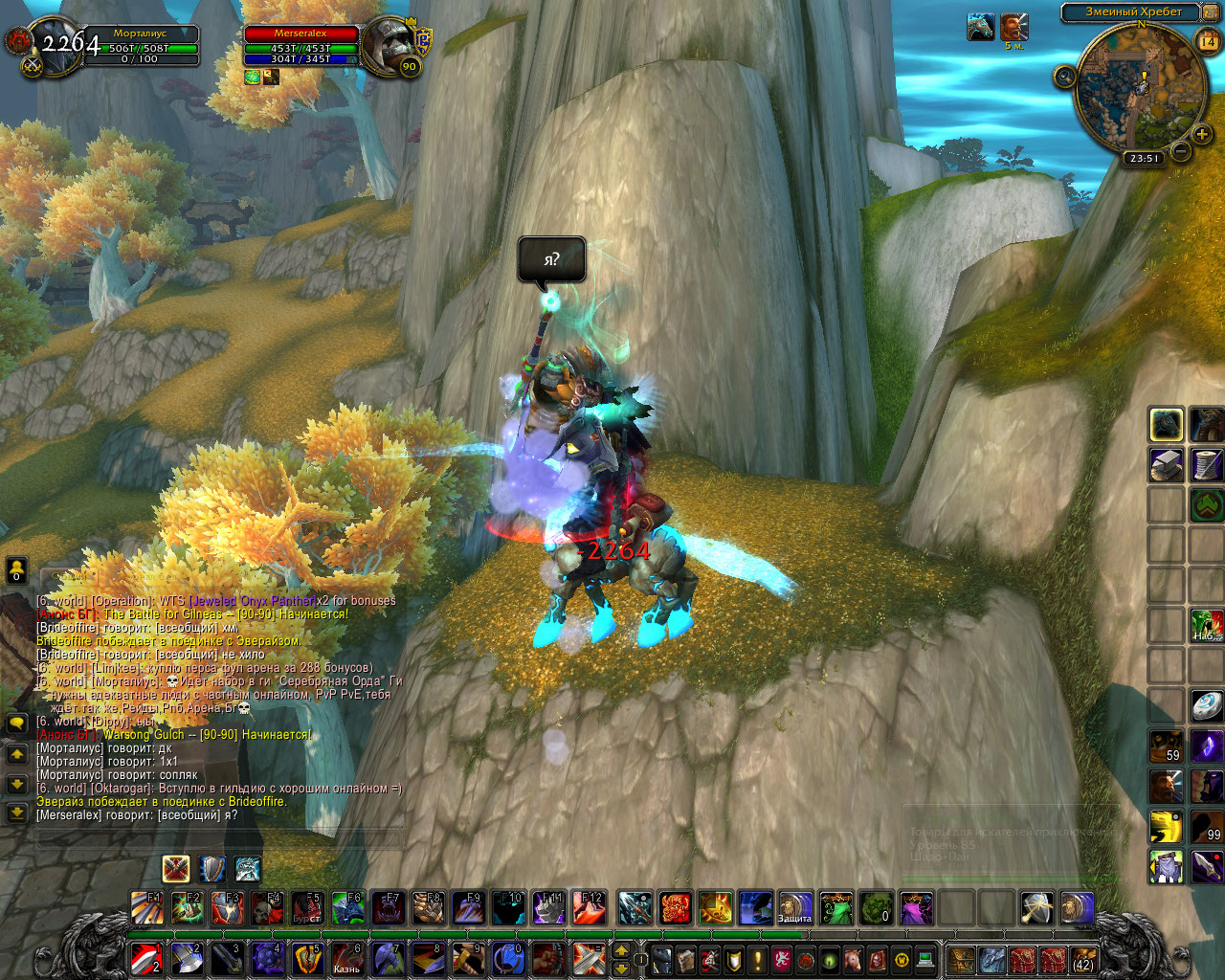Click the circular minimap
This screenshot has height=980, width=1225.
click(x=1139, y=91)
